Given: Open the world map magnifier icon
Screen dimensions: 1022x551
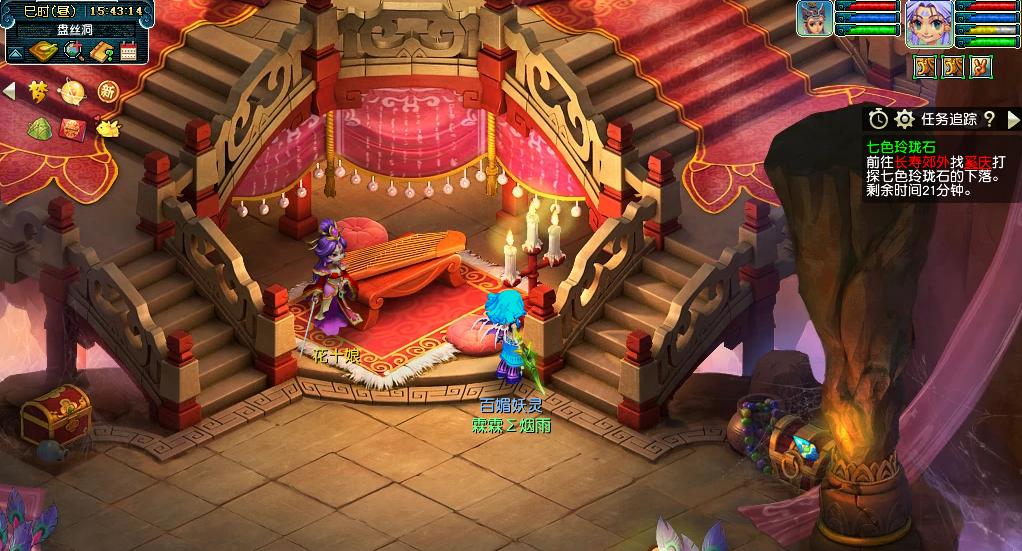Looking at the screenshot, I should [x=73, y=51].
